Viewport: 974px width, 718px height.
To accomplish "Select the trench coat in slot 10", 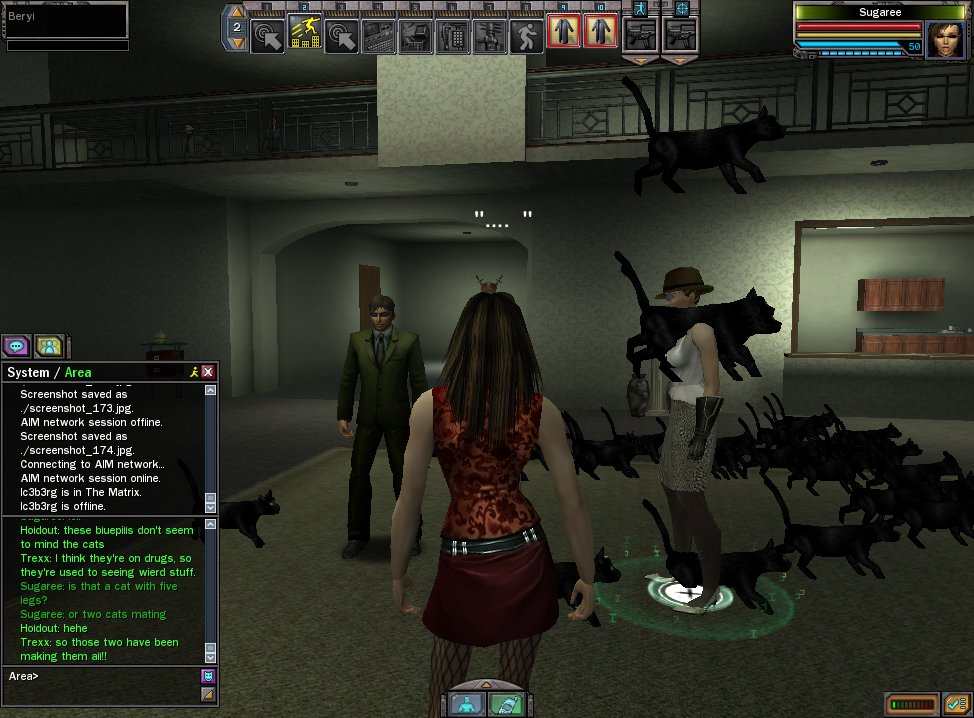I will coord(600,32).
